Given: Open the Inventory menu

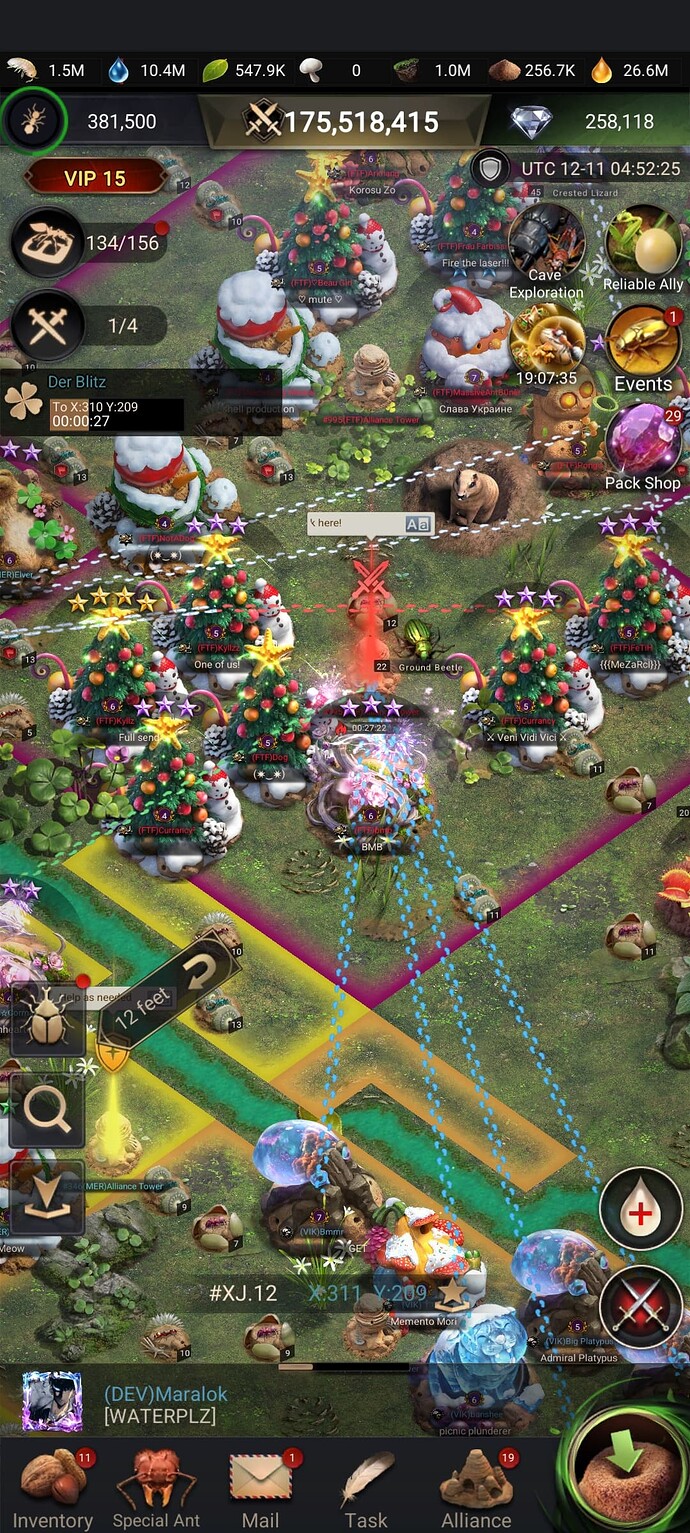Looking at the screenshot, I should tap(52, 1487).
